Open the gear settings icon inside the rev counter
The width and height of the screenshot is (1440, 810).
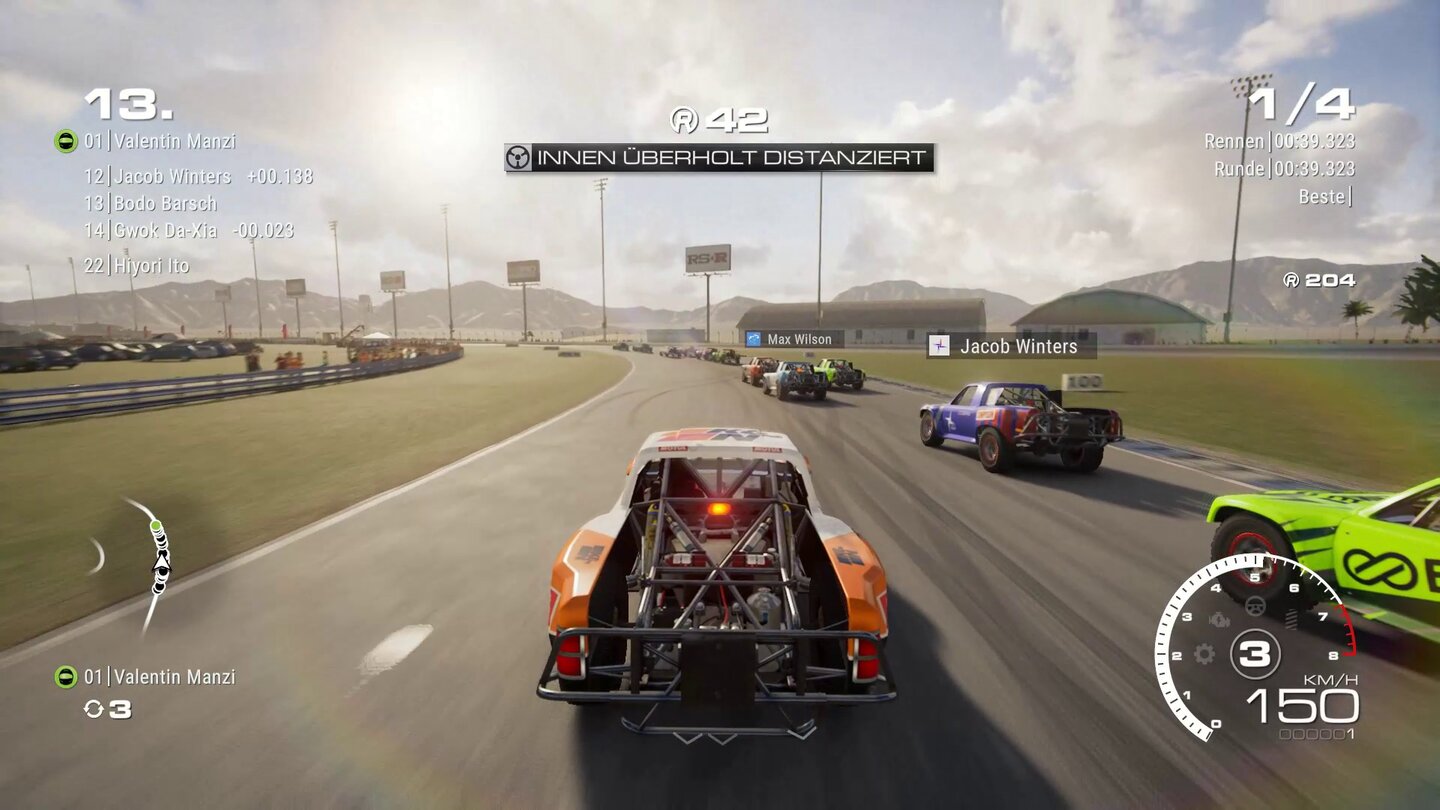(1204, 653)
